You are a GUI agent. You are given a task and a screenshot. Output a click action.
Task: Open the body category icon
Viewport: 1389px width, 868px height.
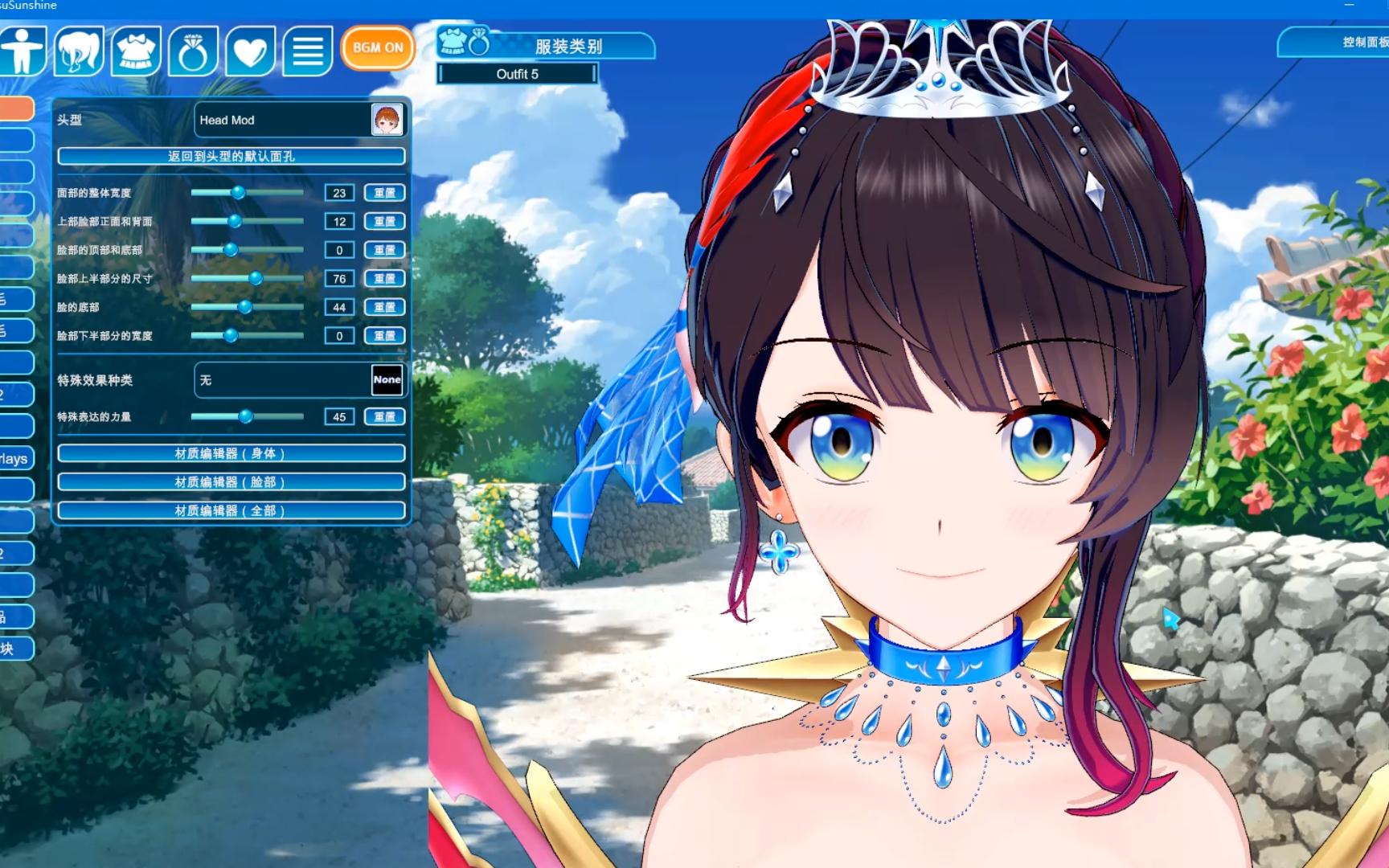(x=23, y=51)
